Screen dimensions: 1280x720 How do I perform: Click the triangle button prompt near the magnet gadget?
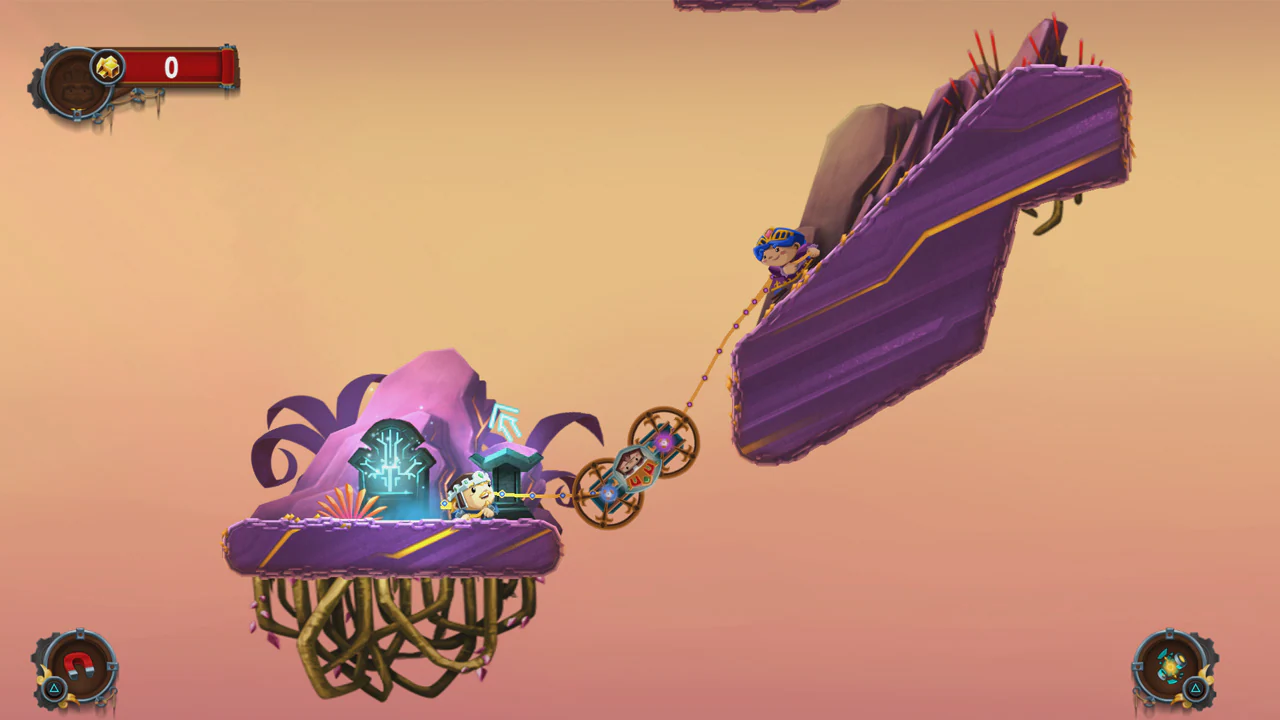54,688
